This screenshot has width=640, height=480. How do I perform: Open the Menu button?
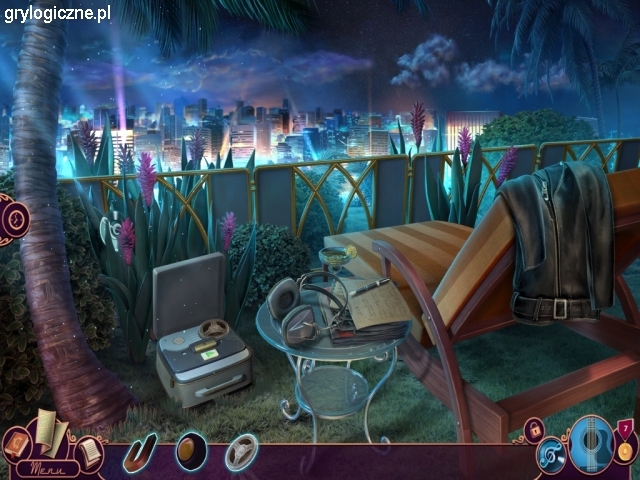pyautogui.click(x=41, y=468)
